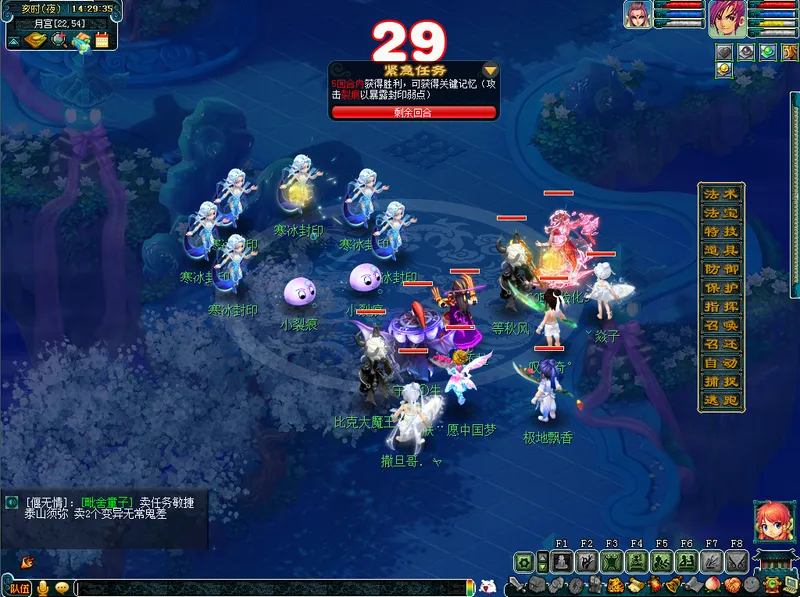Choose the 防御 defend command
Viewport: 800px width, 597px height.
(x=721, y=269)
